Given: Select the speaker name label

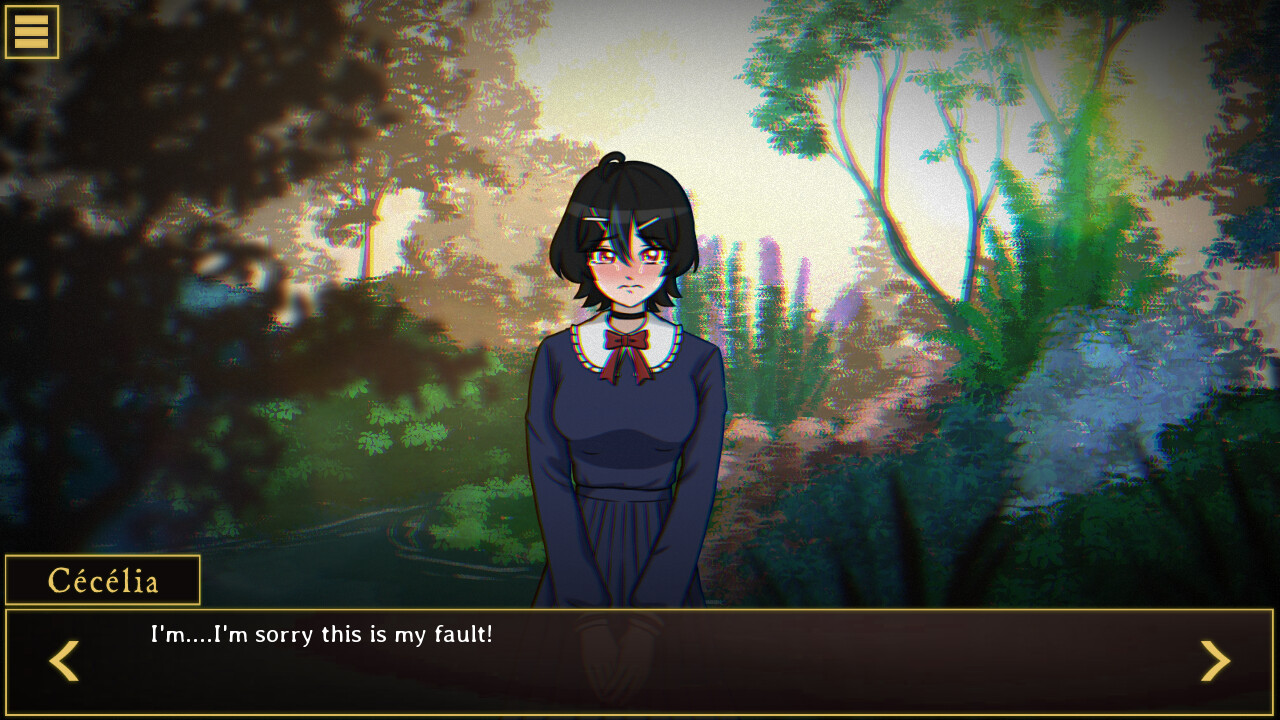Looking at the screenshot, I should click(100, 579).
